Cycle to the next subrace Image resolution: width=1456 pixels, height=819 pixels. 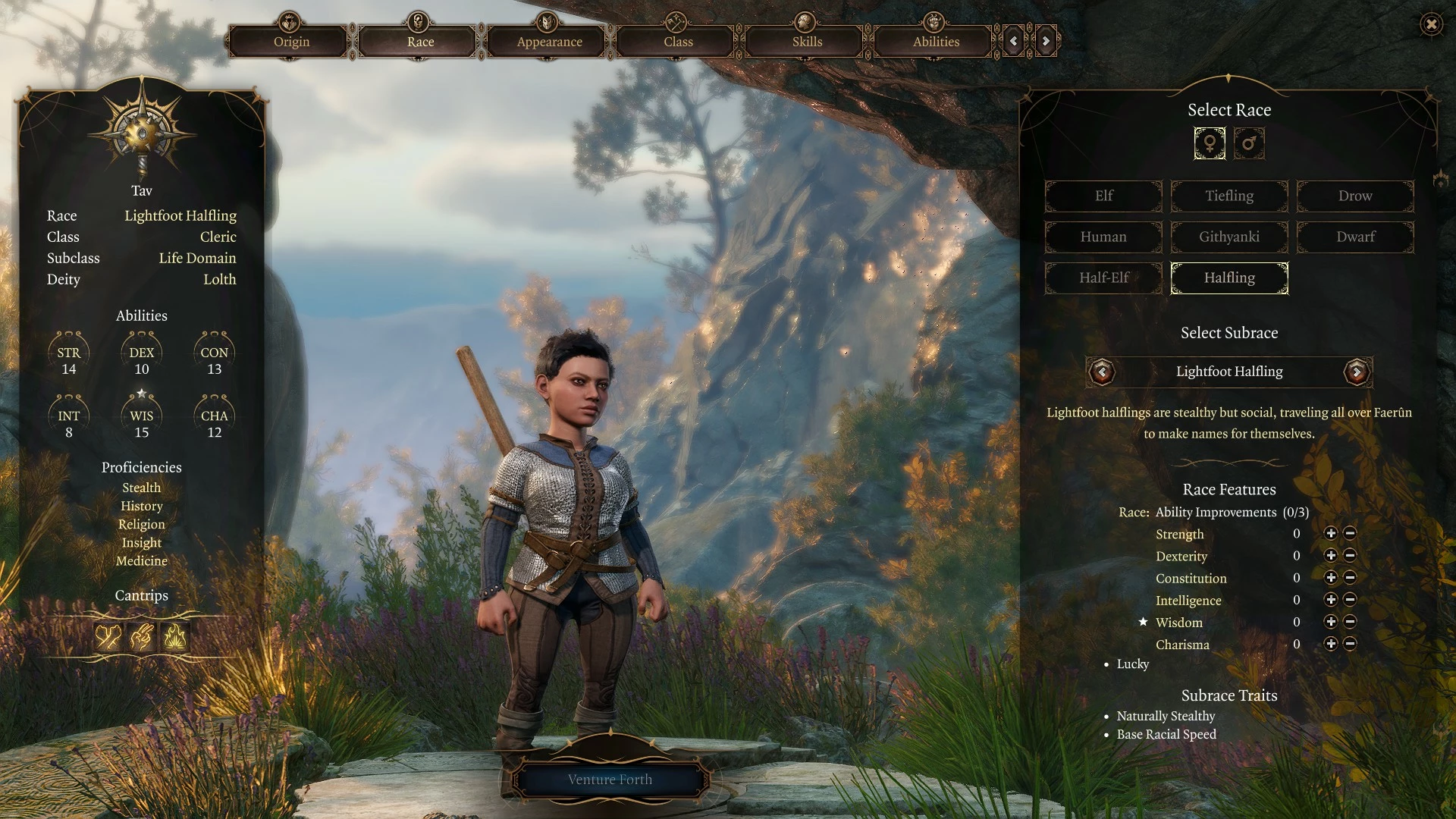click(1357, 372)
